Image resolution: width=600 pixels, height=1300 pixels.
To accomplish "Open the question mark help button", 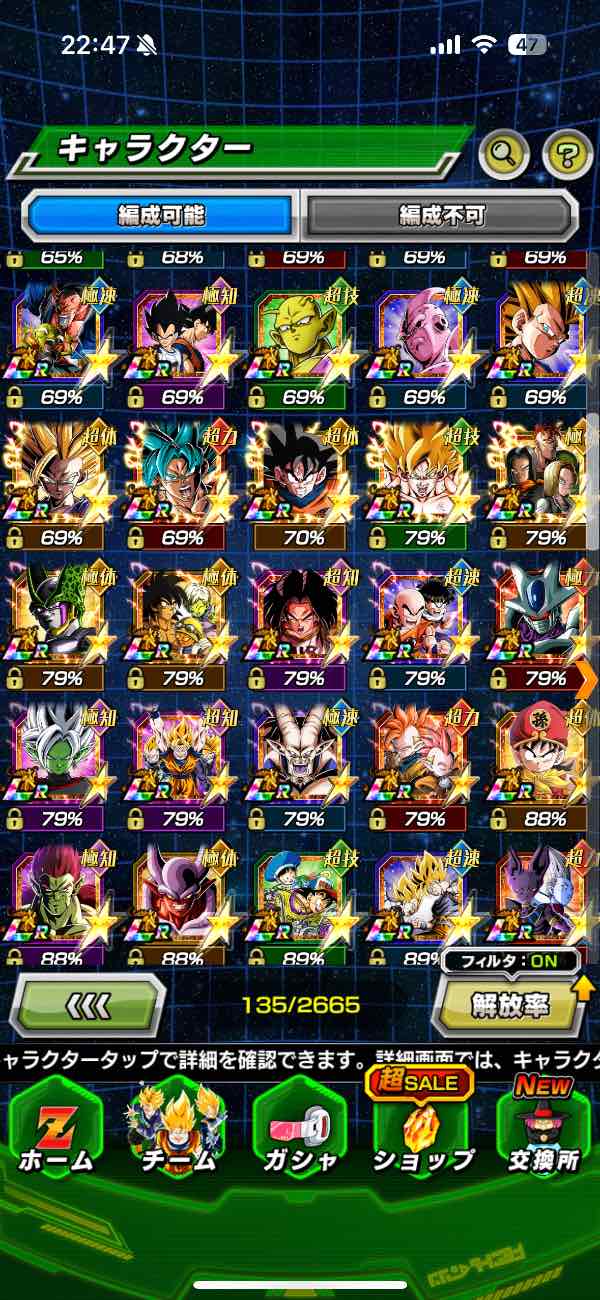I will [567, 153].
